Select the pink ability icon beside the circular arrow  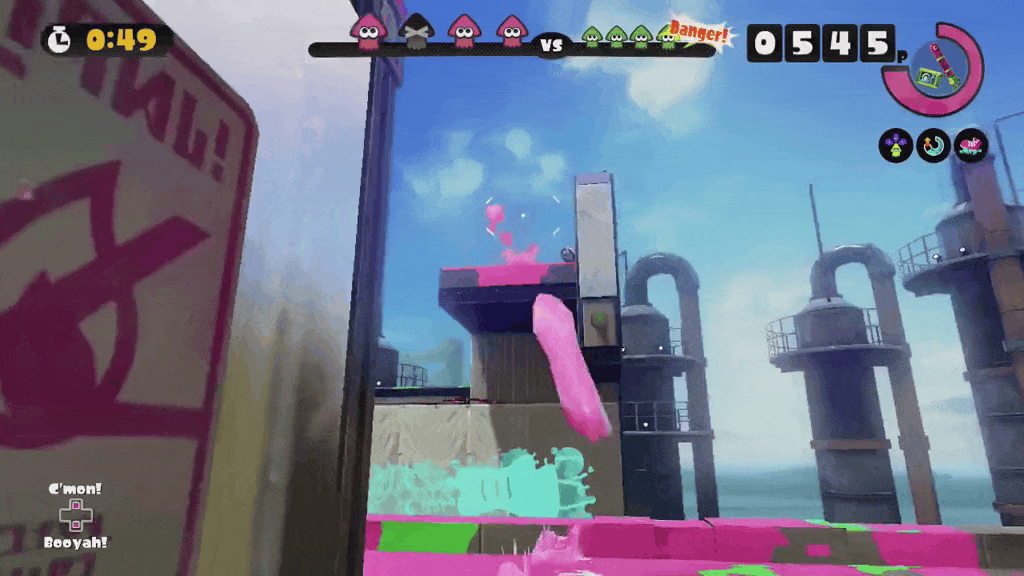pyautogui.click(x=970, y=146)
